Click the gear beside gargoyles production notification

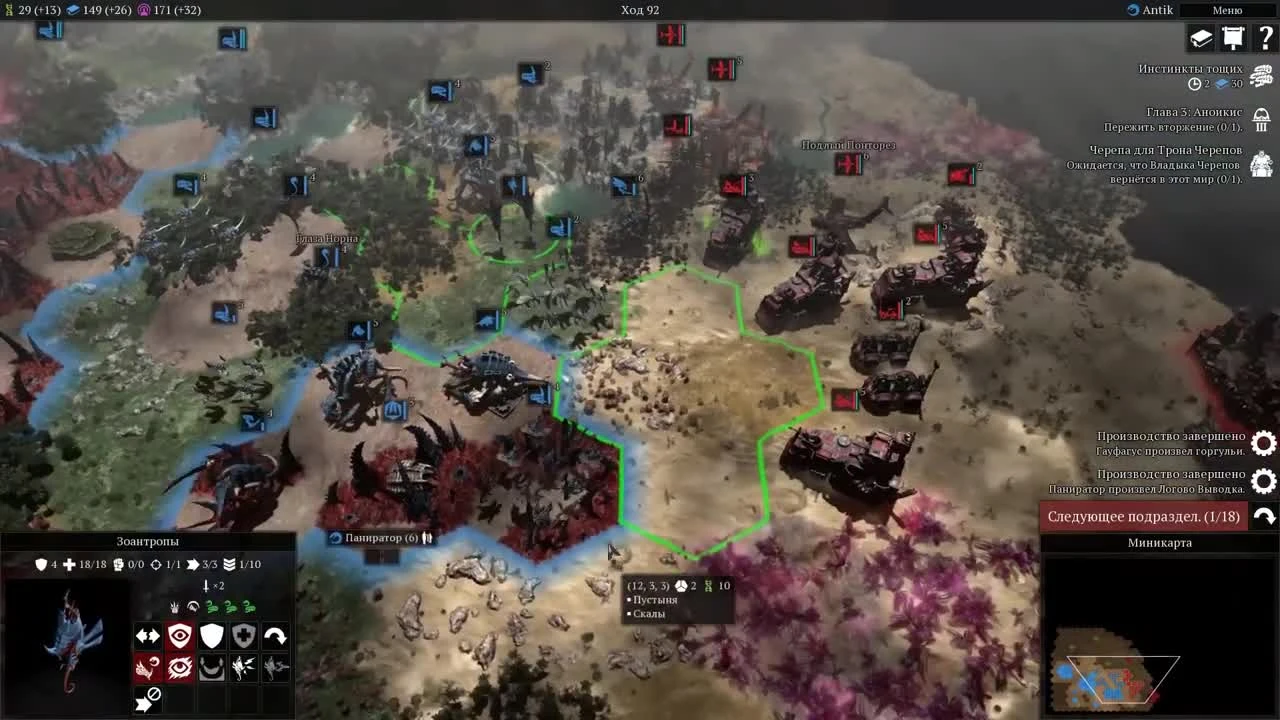tap(1263, 443)
